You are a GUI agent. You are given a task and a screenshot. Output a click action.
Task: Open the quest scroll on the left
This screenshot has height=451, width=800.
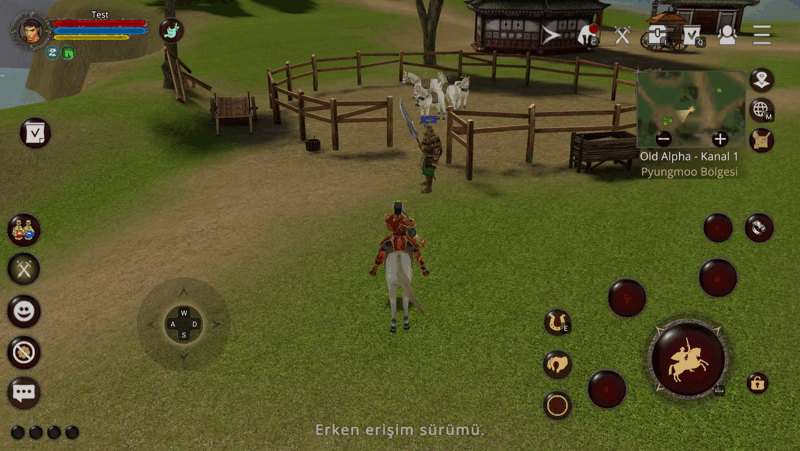click(x=35, y=133)
